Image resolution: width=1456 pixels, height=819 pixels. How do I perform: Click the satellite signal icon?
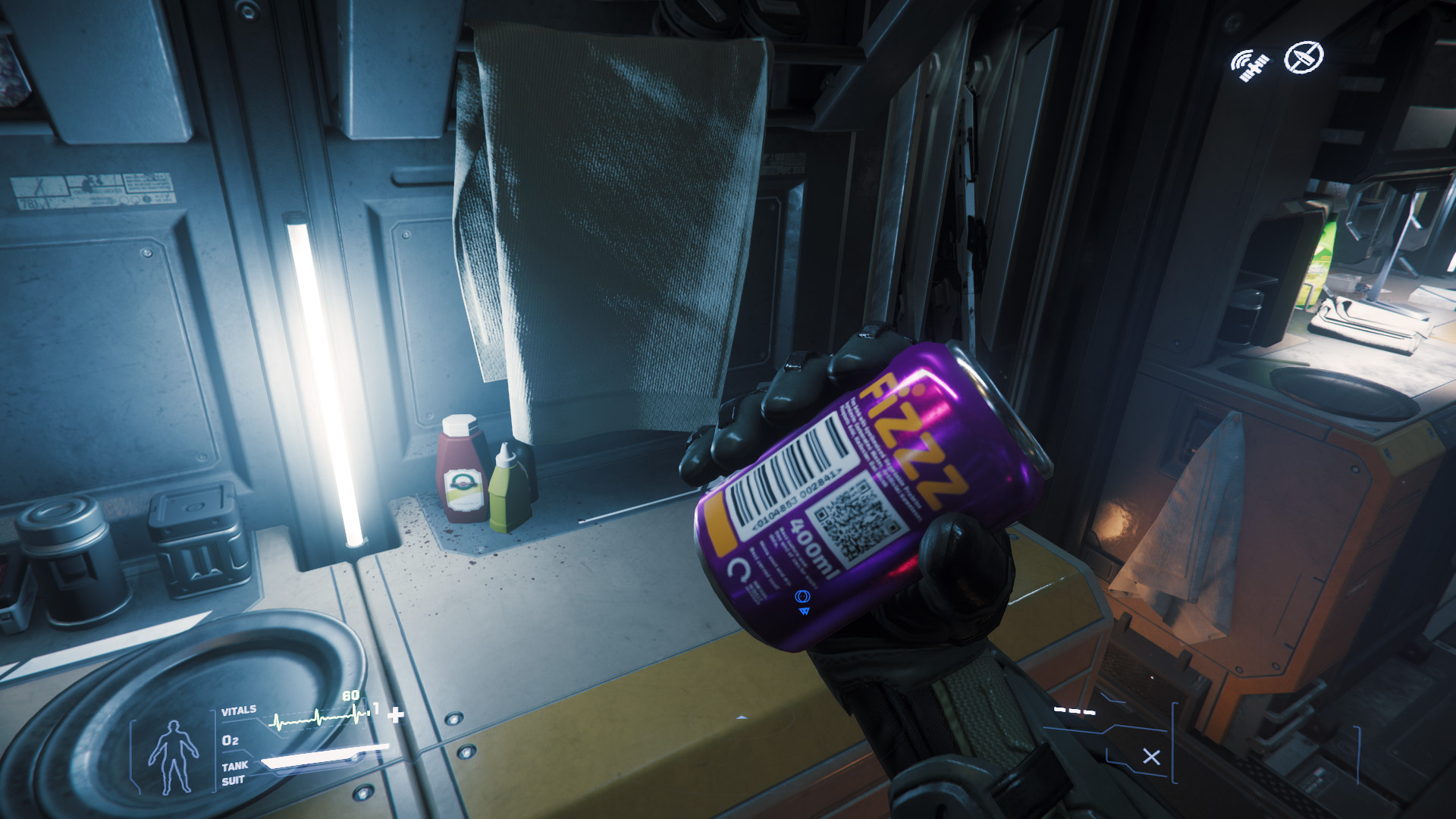click(1249, 65)
